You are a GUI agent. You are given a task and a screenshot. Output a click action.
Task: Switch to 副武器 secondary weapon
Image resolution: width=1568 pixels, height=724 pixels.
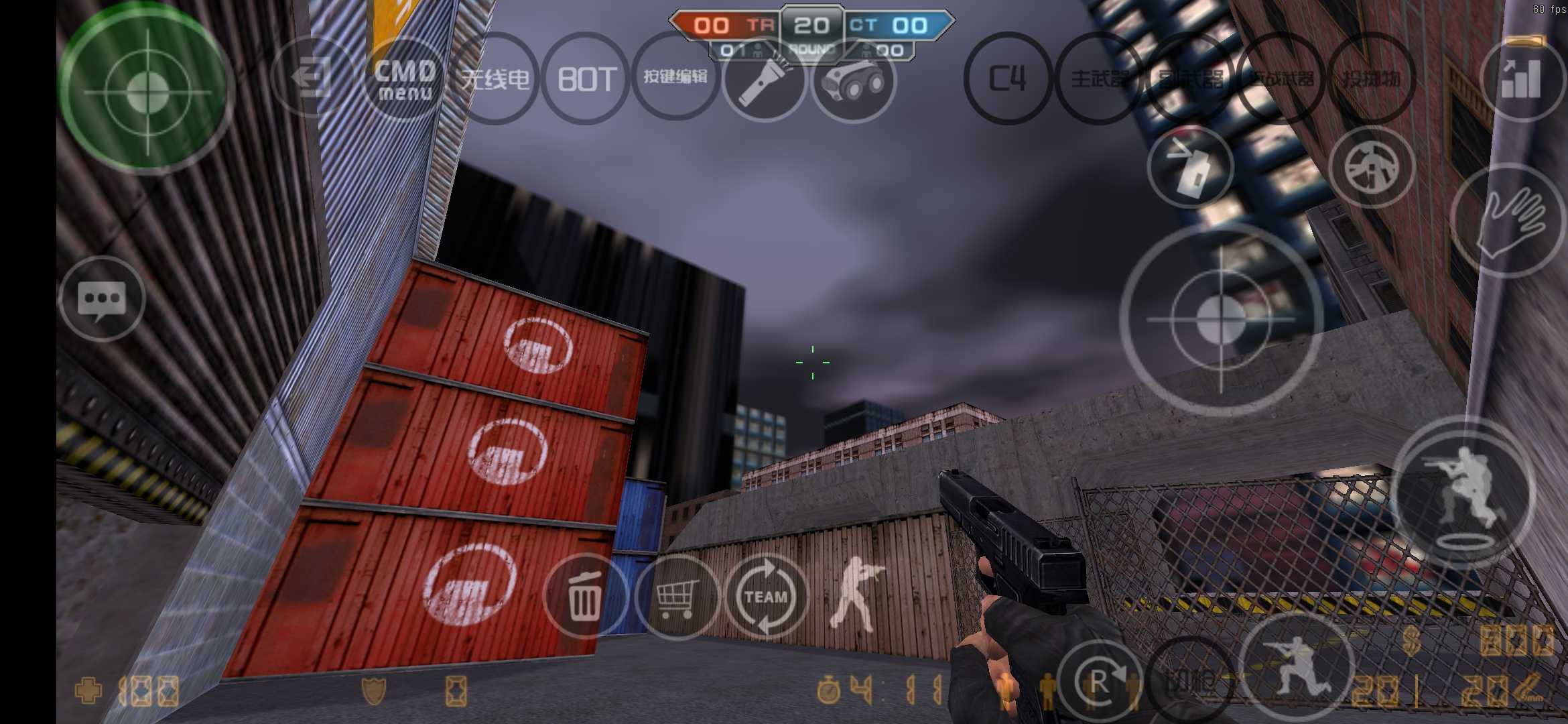tap(1190, 79)
